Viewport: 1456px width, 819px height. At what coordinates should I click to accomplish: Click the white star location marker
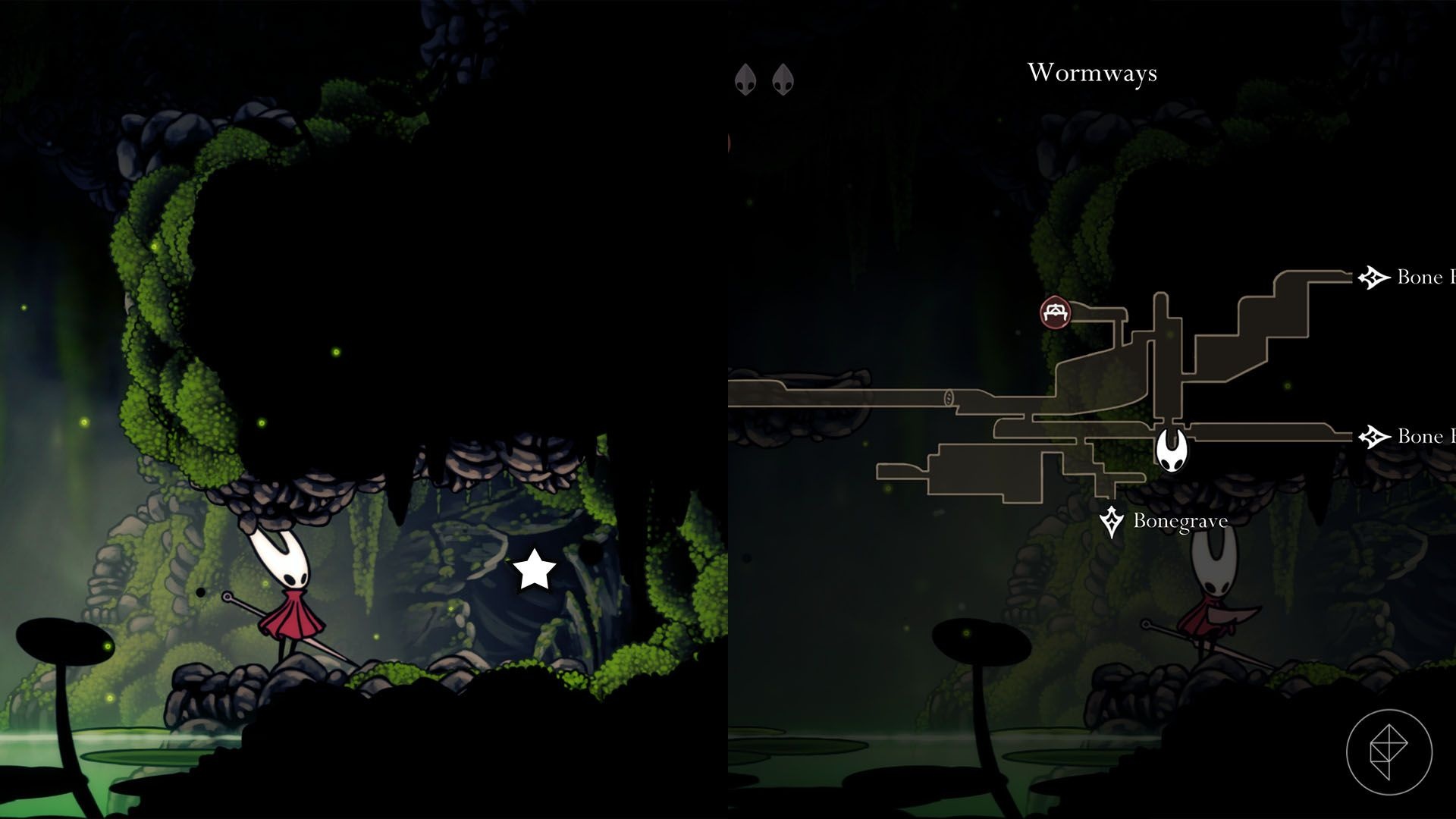535,570
